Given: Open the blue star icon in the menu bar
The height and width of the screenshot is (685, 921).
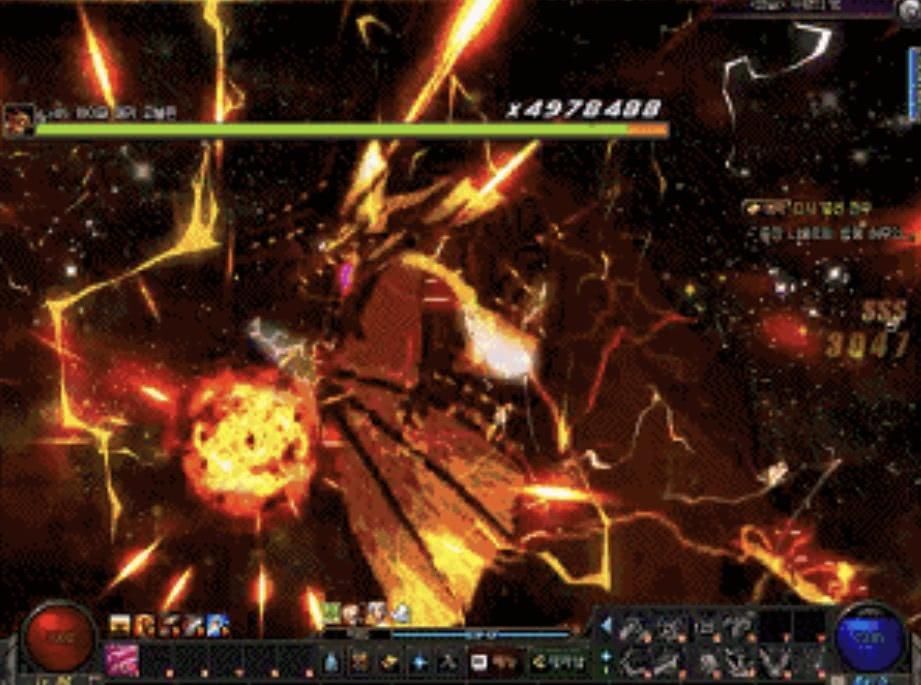Looking at the screenshot, I should coord(420,661).
